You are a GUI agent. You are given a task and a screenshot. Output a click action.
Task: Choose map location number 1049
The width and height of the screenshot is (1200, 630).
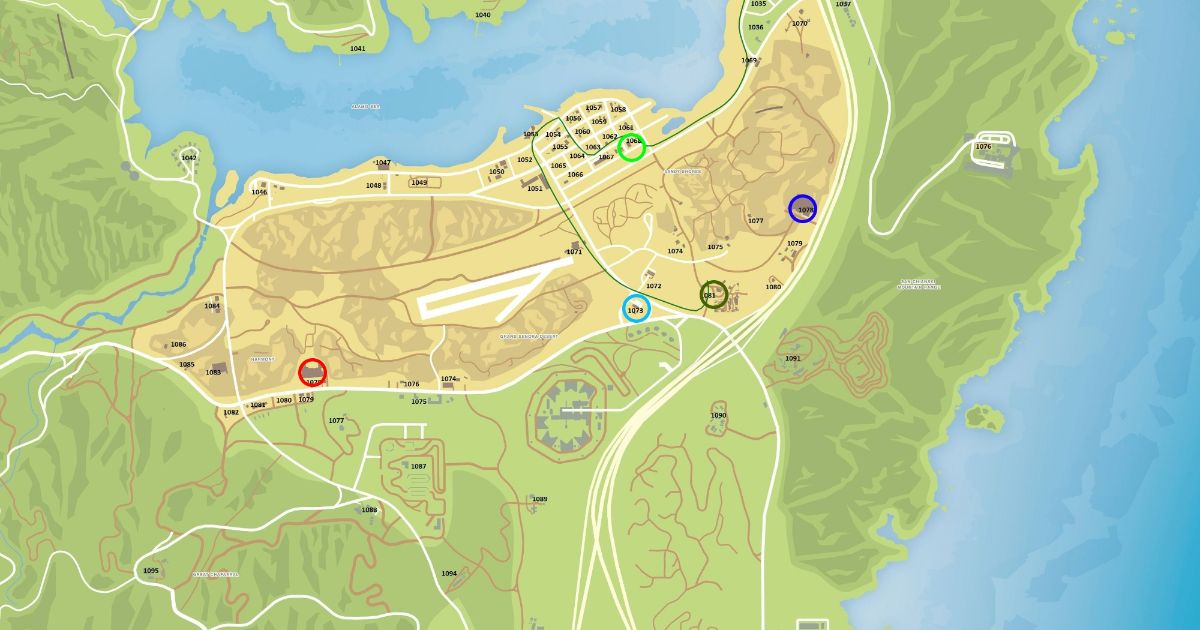coord(419,182)
